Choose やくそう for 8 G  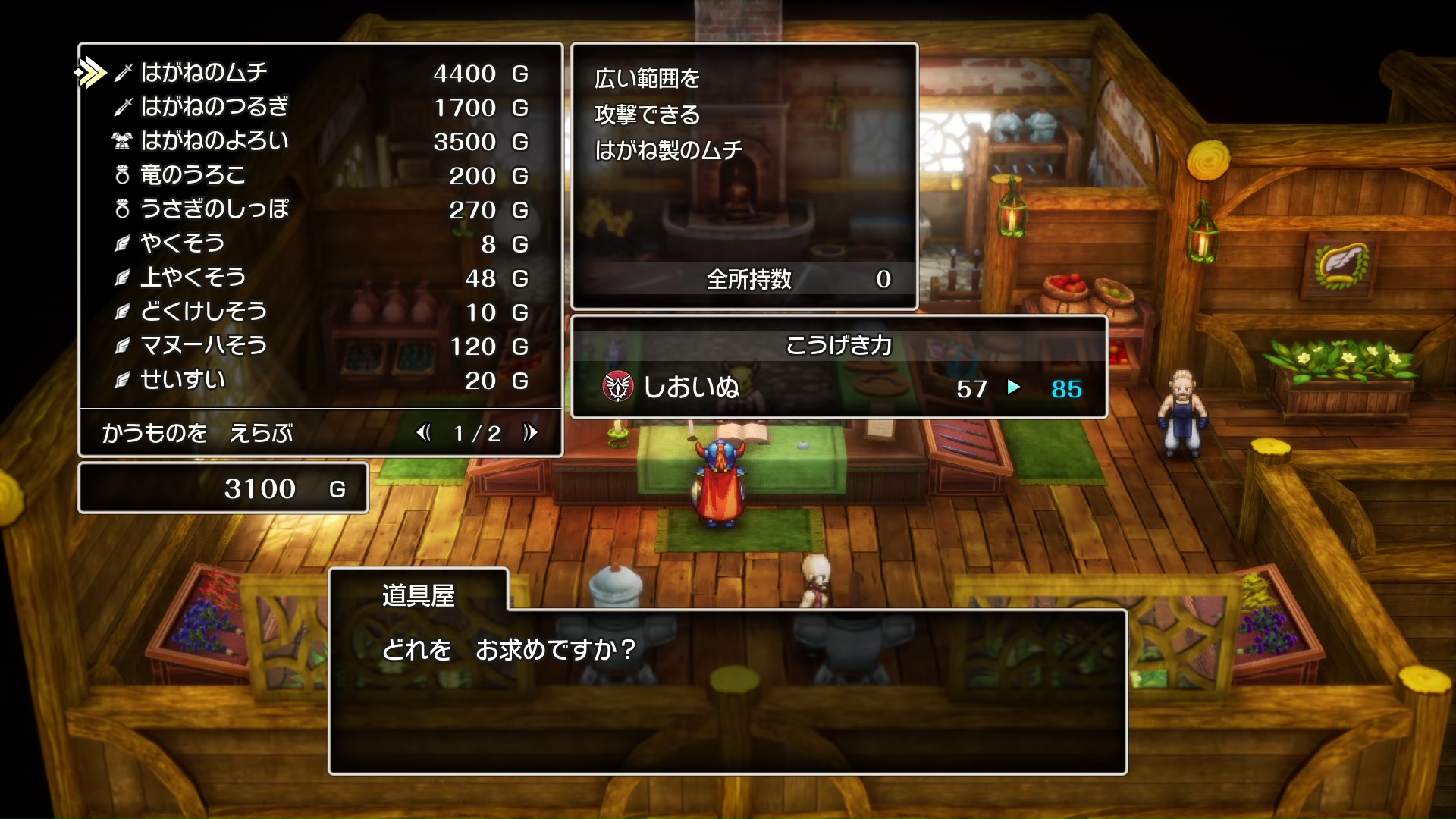click(x=182, y=243)
